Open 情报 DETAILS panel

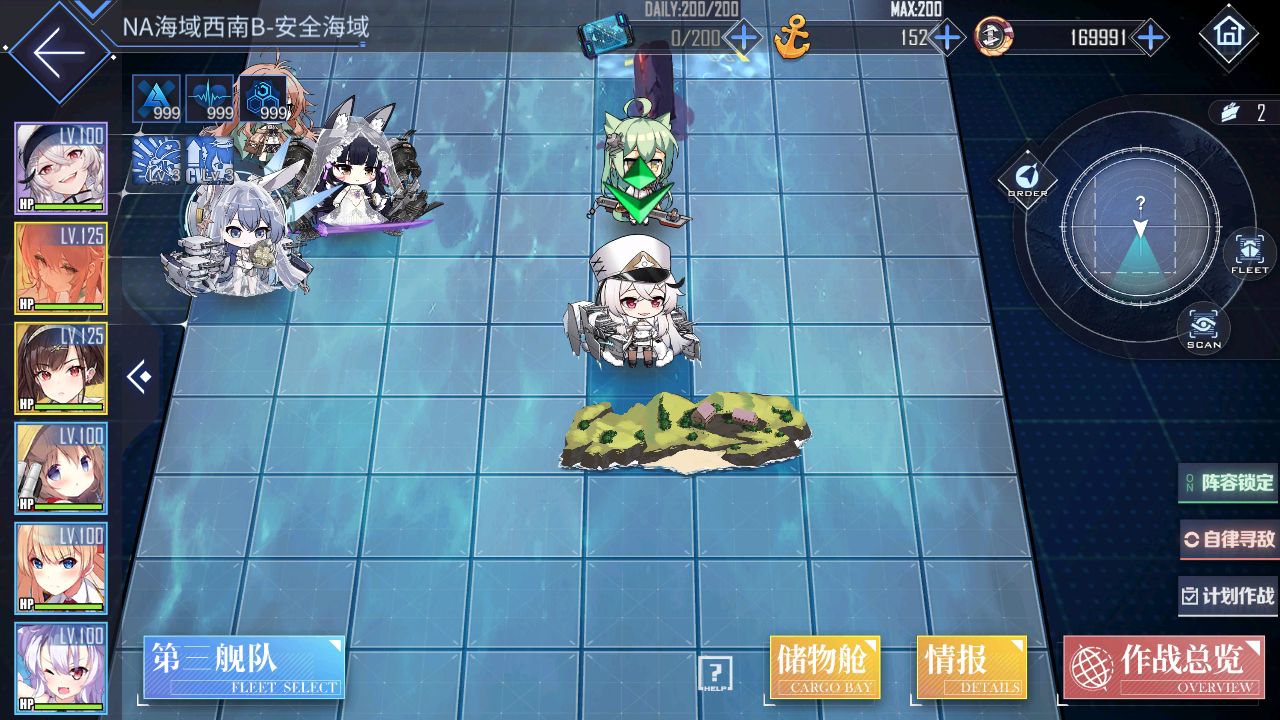971,667
